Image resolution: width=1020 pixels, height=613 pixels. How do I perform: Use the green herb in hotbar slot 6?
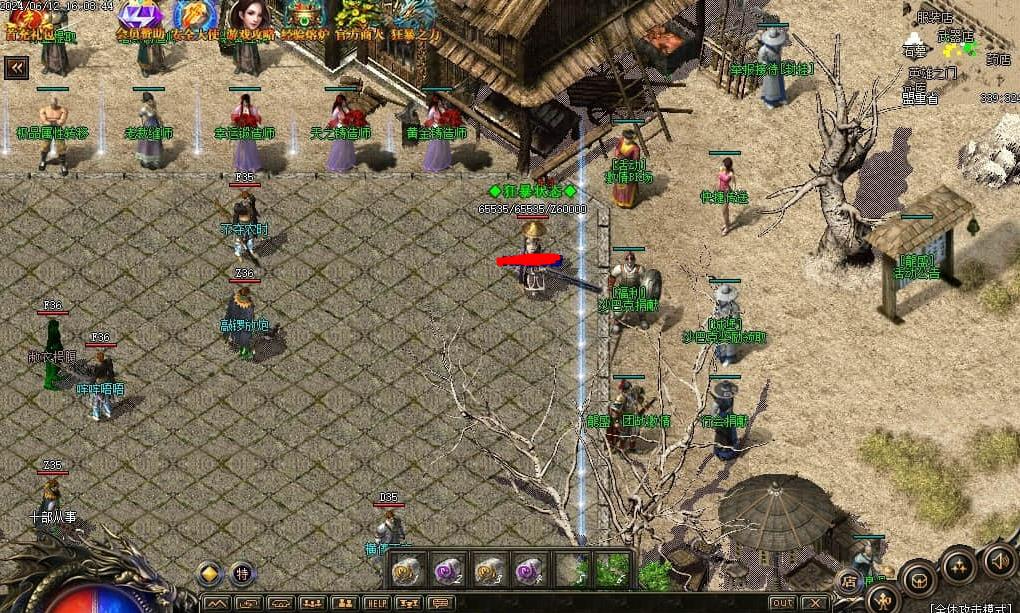coord(611,570)
